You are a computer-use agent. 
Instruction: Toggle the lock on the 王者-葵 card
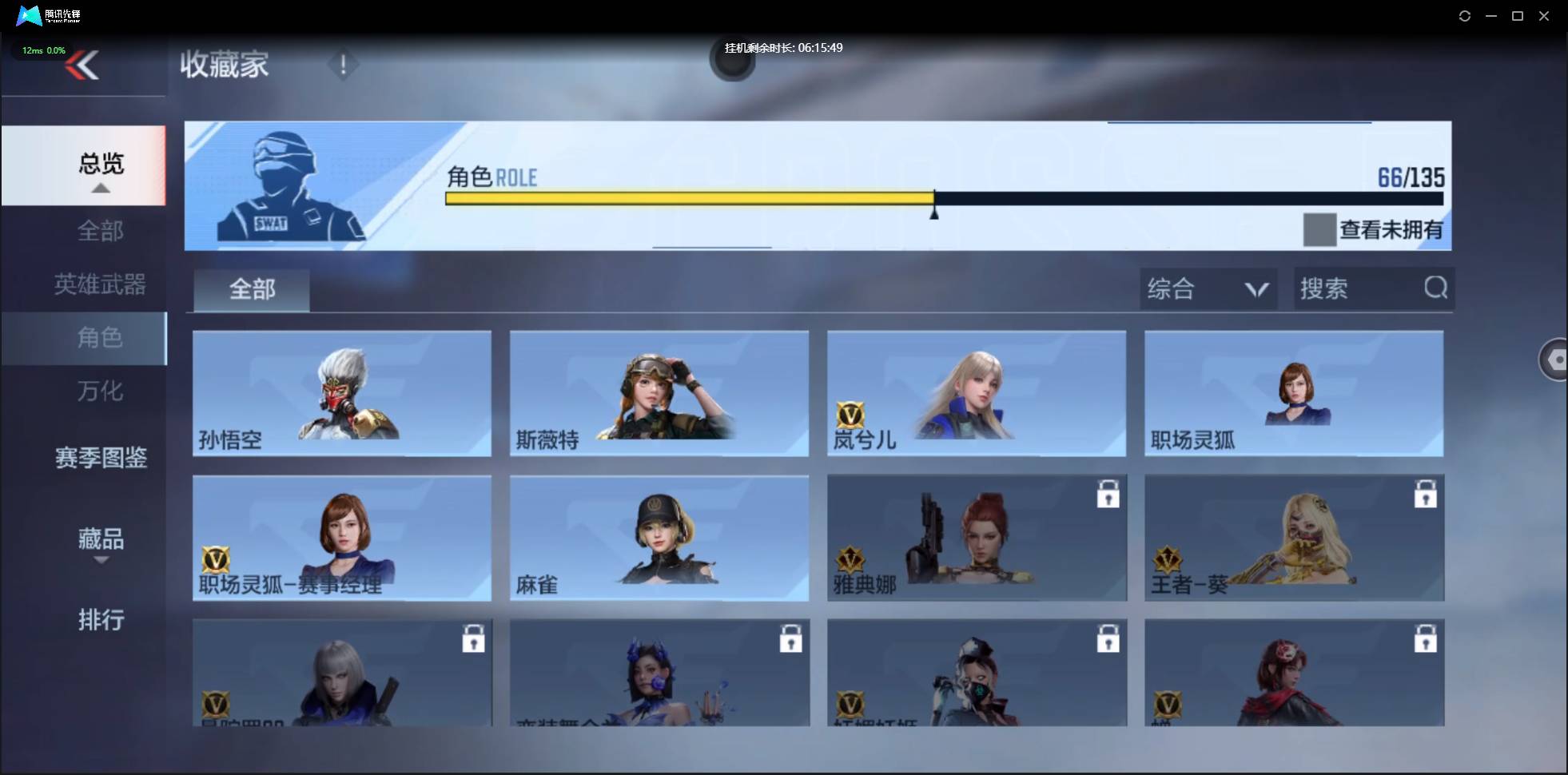[x=1427, y=494]
